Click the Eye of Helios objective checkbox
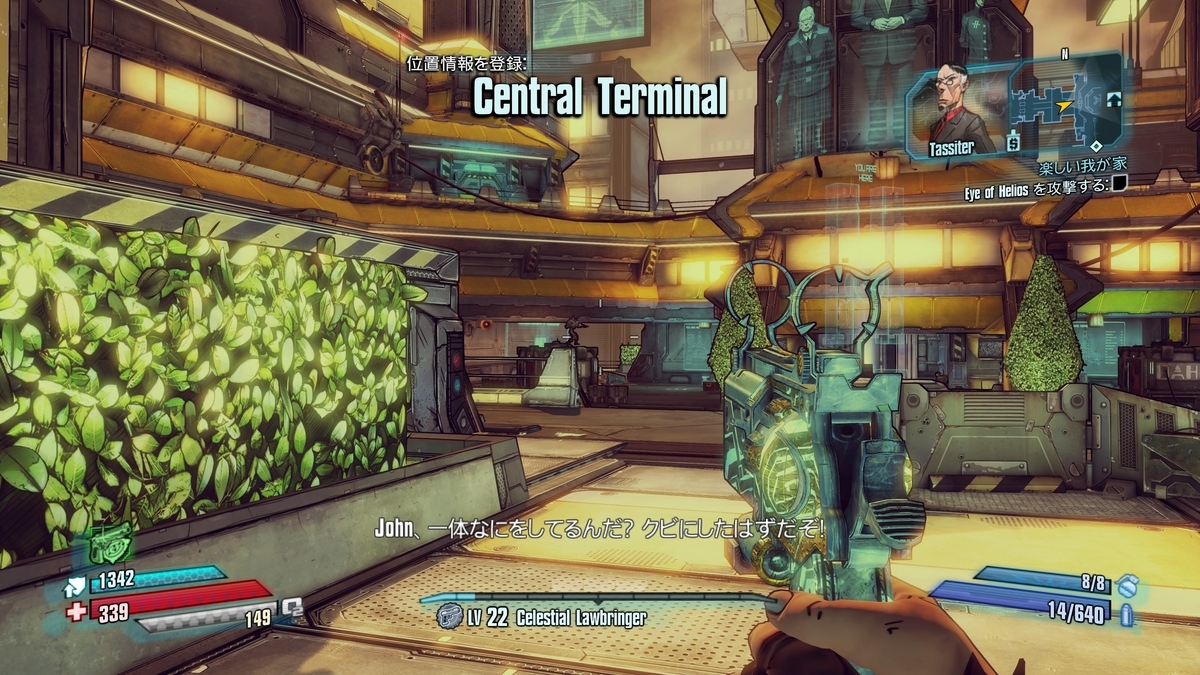Image resolution: width=1200 pixels, height=675 pixels. (x=1119, y=182)
